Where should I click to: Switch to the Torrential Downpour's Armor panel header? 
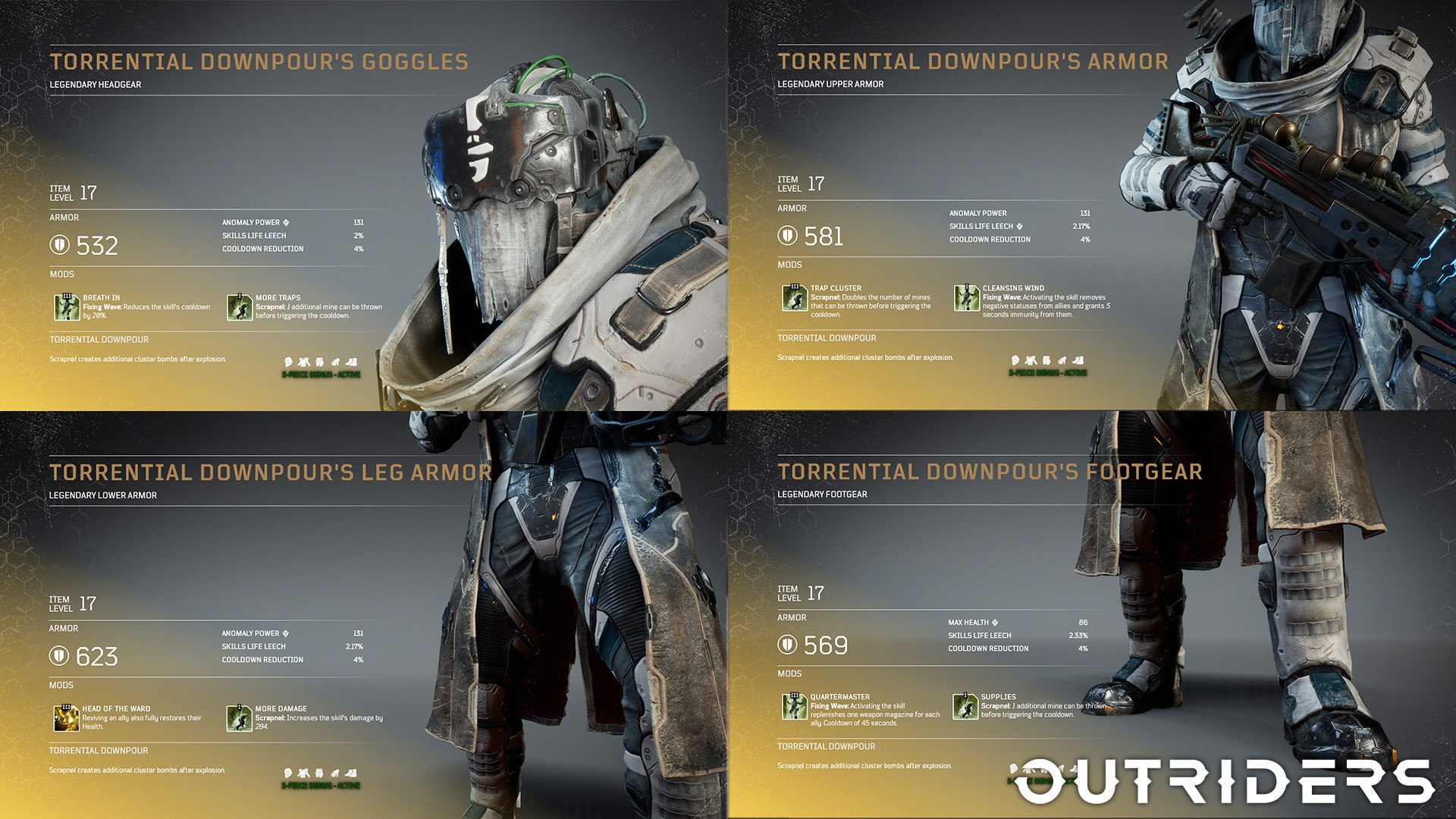(x=973, y=61)
